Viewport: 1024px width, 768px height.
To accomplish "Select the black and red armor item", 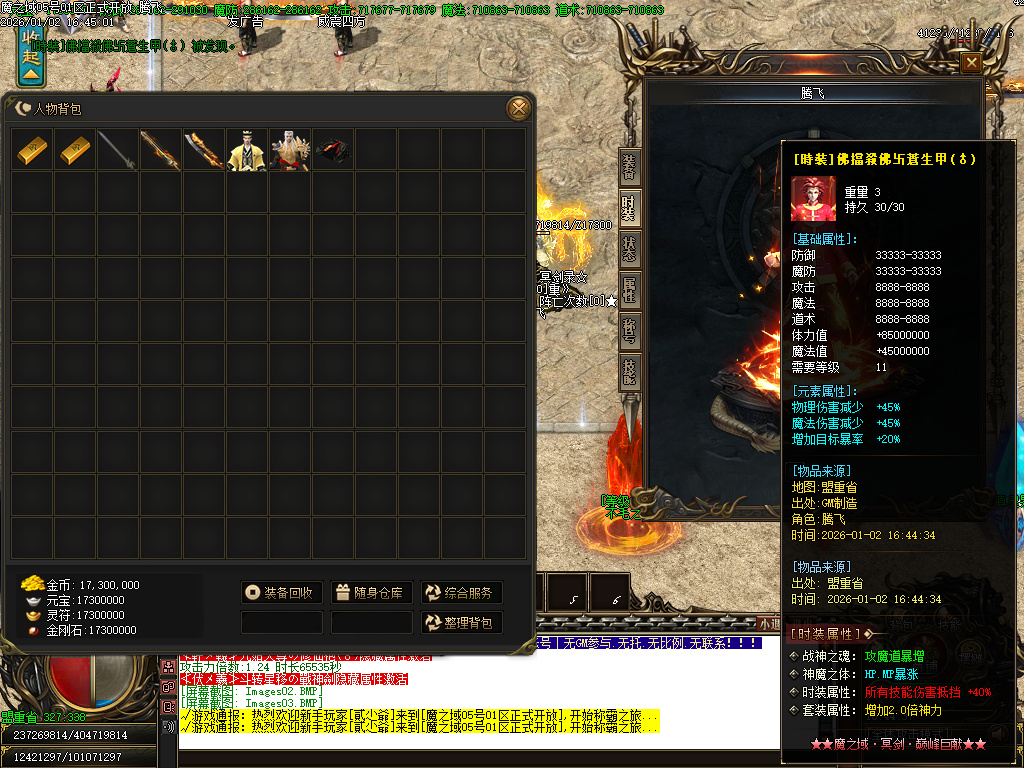I will [332, 150].
